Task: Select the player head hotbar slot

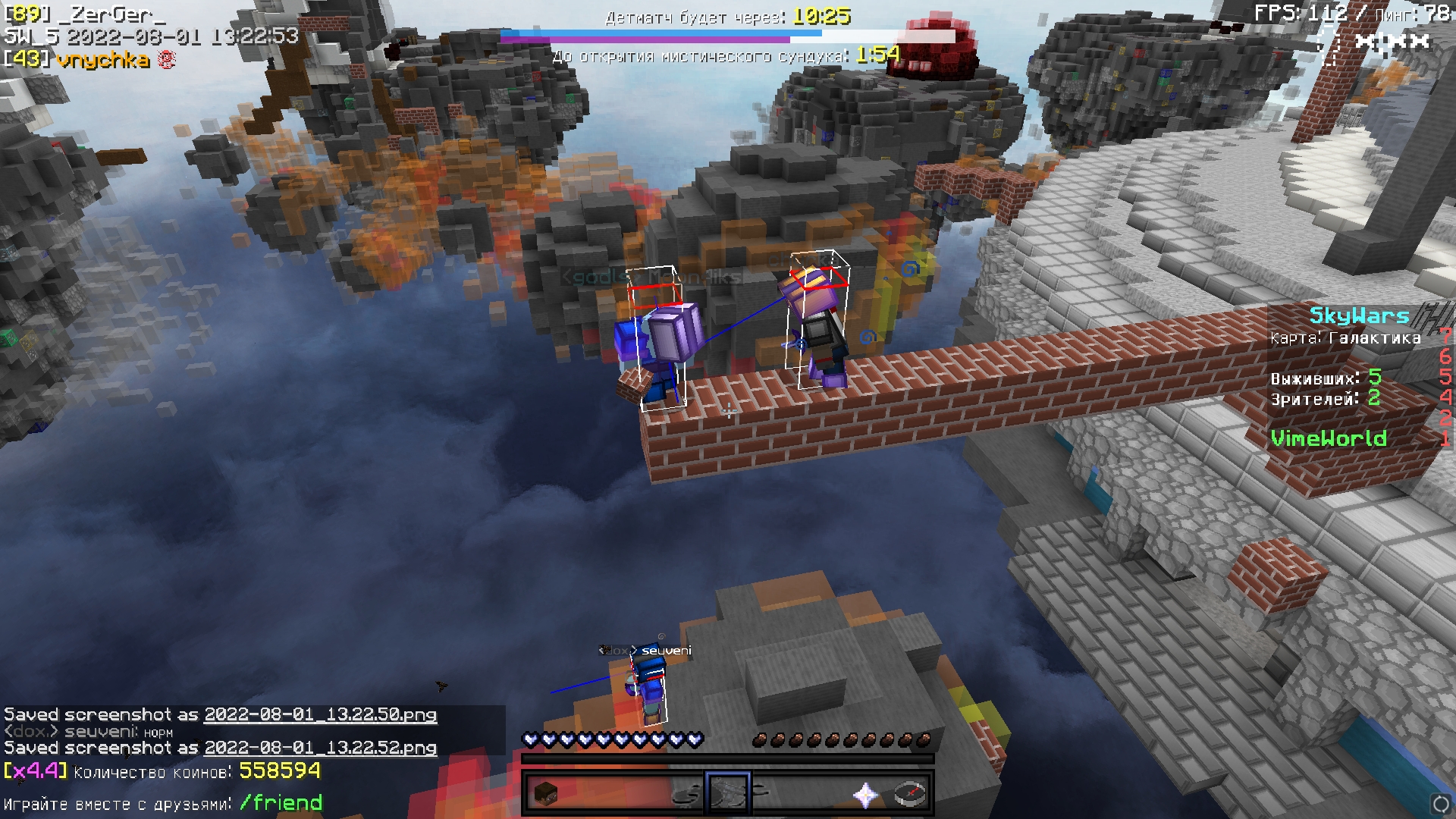Action: click(545, 794)
